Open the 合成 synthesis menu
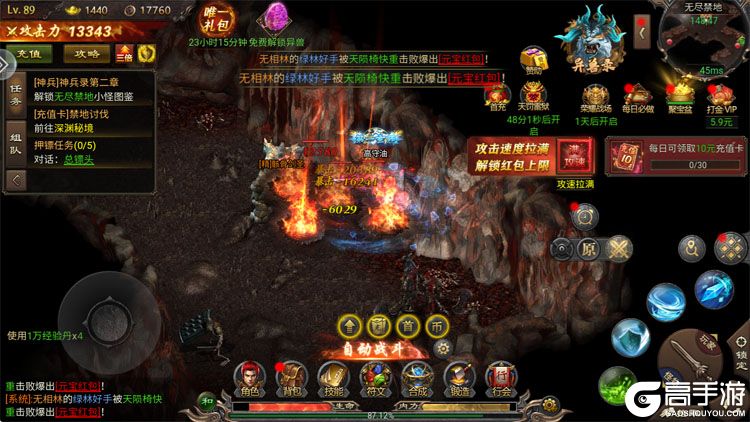Viewport: 750px width, 422px height. (x=416, y=377)
